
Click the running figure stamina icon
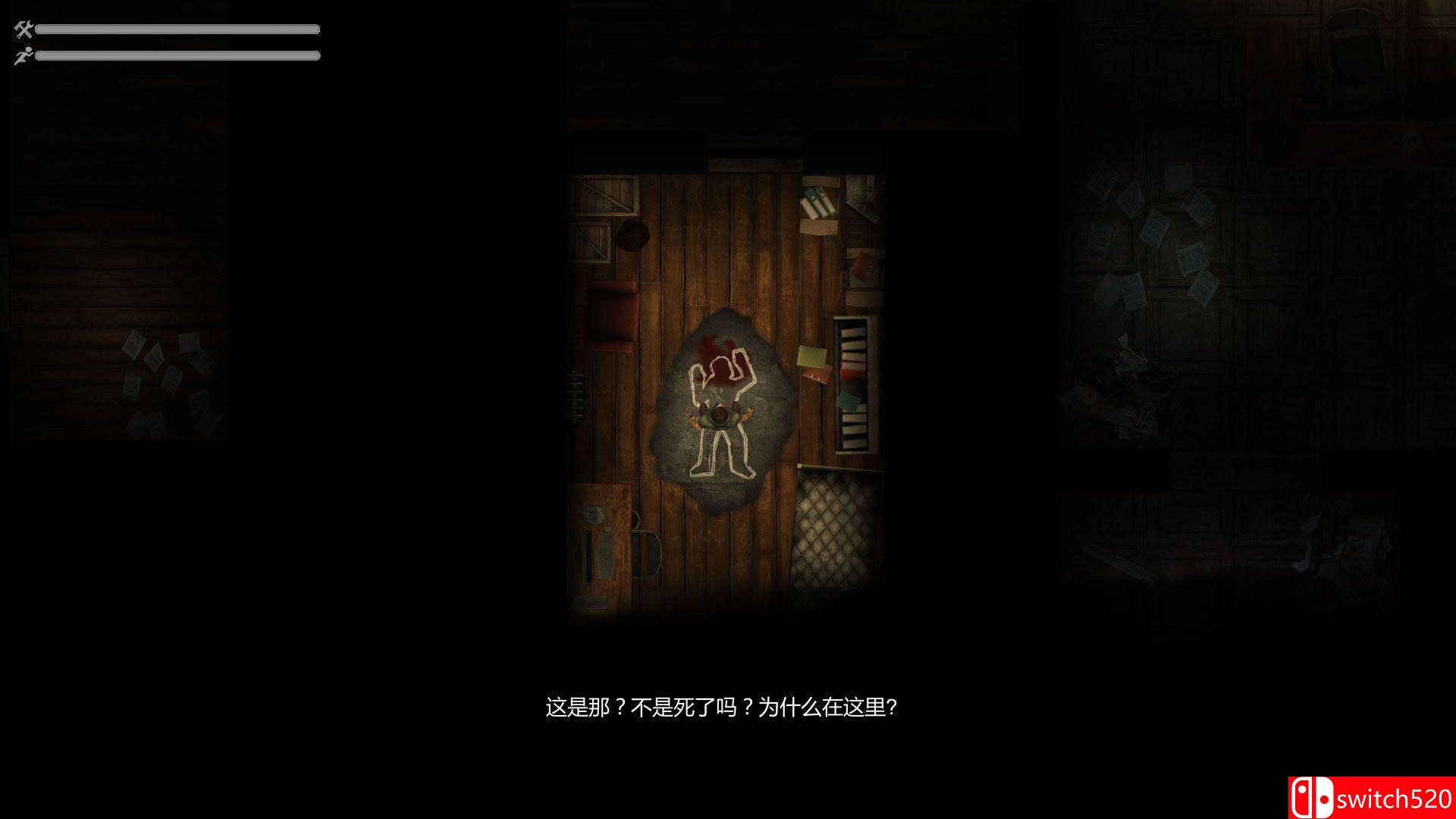pos(24,55)
